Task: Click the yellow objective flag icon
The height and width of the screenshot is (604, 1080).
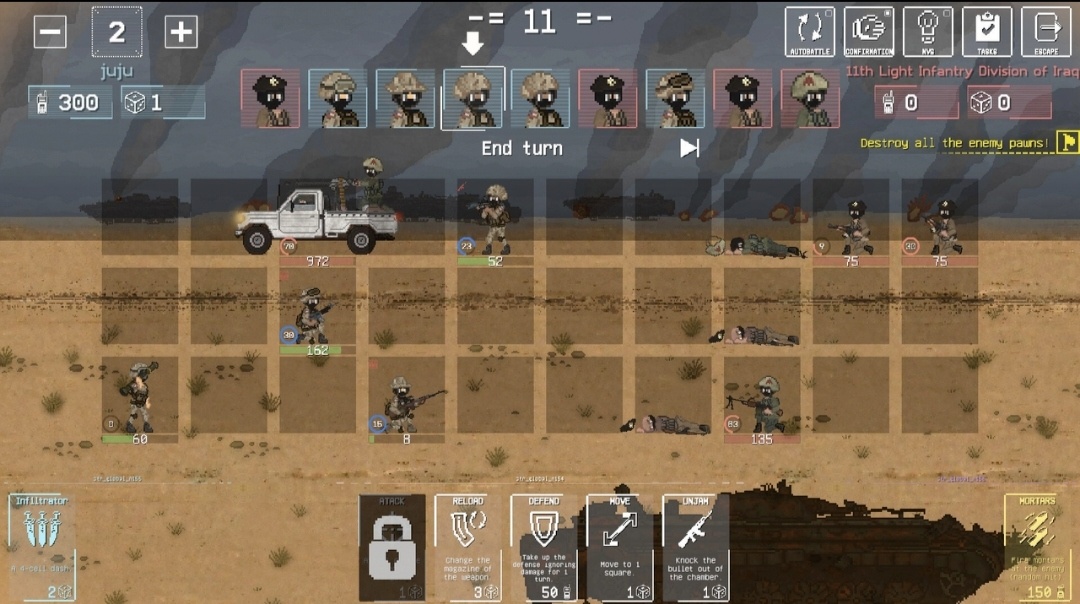Action: tap(1068, 142)
